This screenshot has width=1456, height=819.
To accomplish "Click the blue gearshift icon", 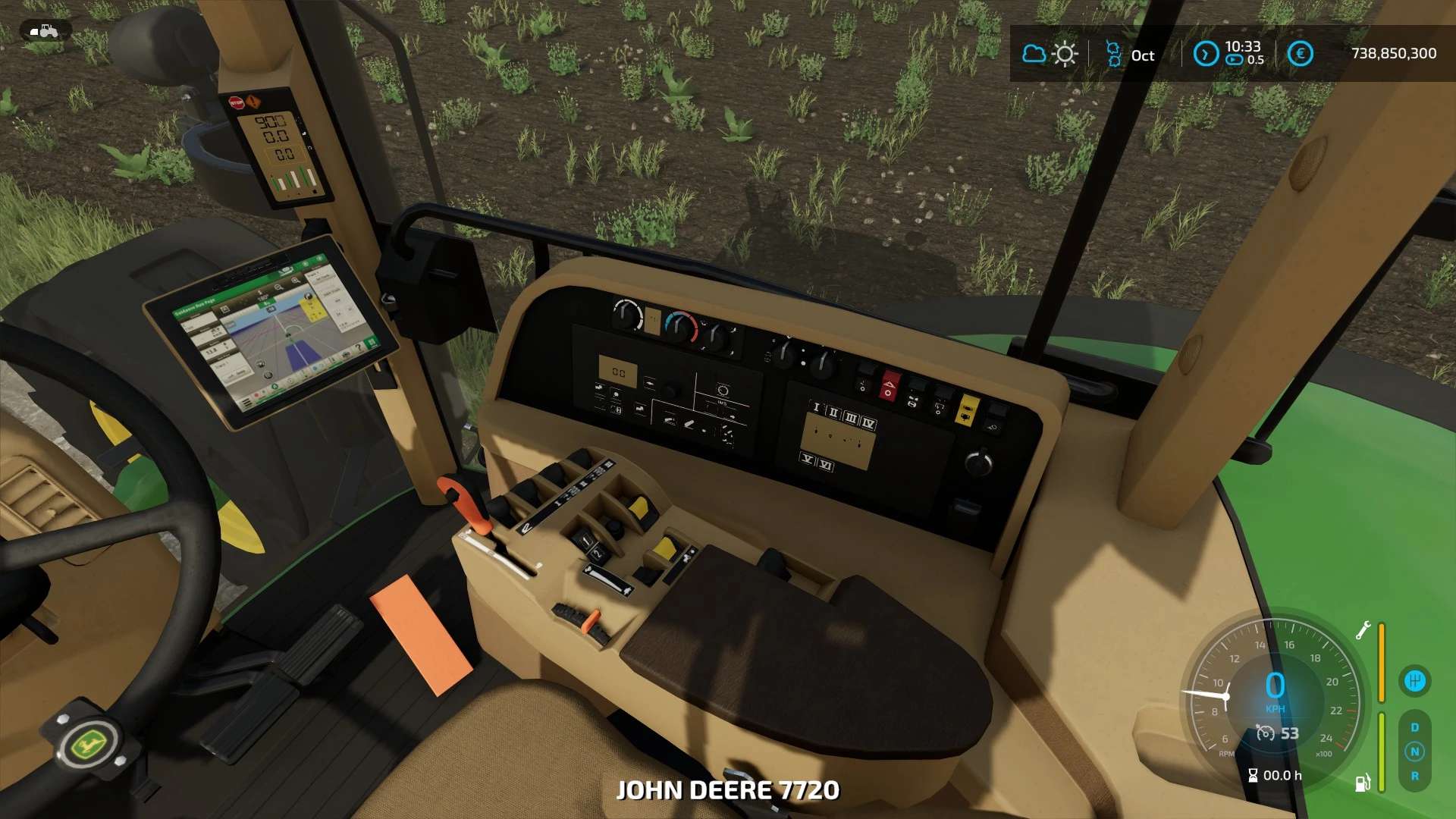I will (1414, 680).
